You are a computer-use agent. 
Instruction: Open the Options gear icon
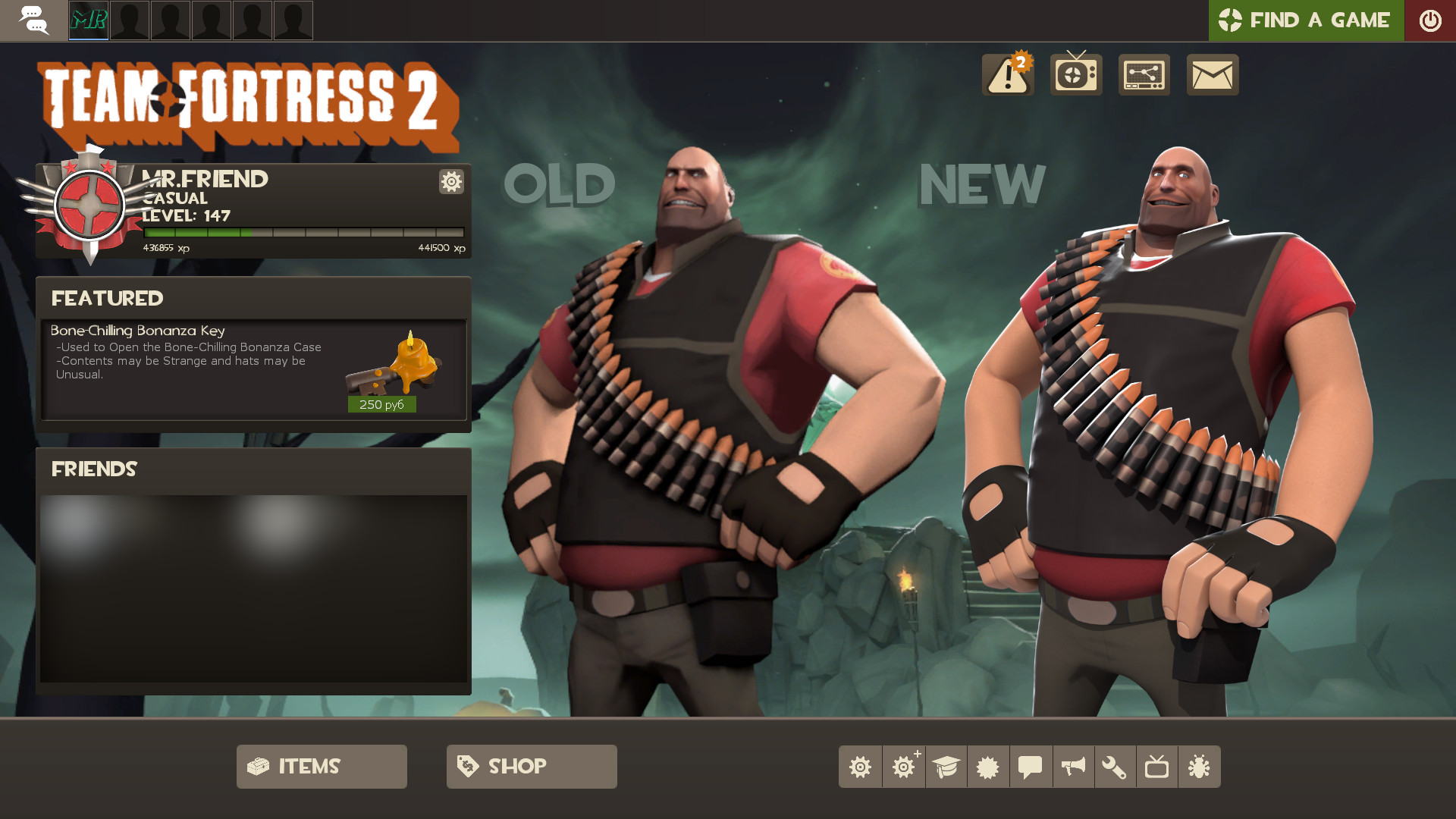point(861,766)
